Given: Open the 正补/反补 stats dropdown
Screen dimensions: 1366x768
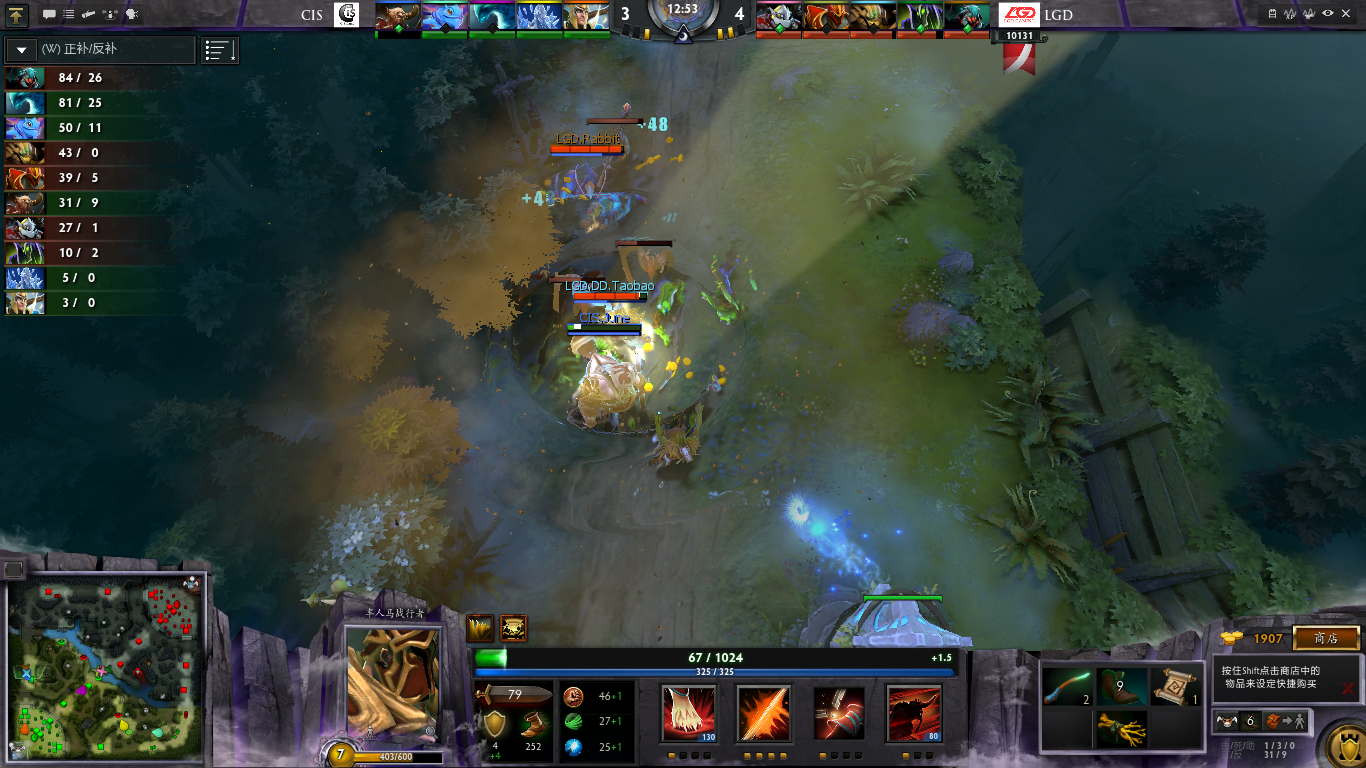Looking at the screenshot, I should click(22, 50).
